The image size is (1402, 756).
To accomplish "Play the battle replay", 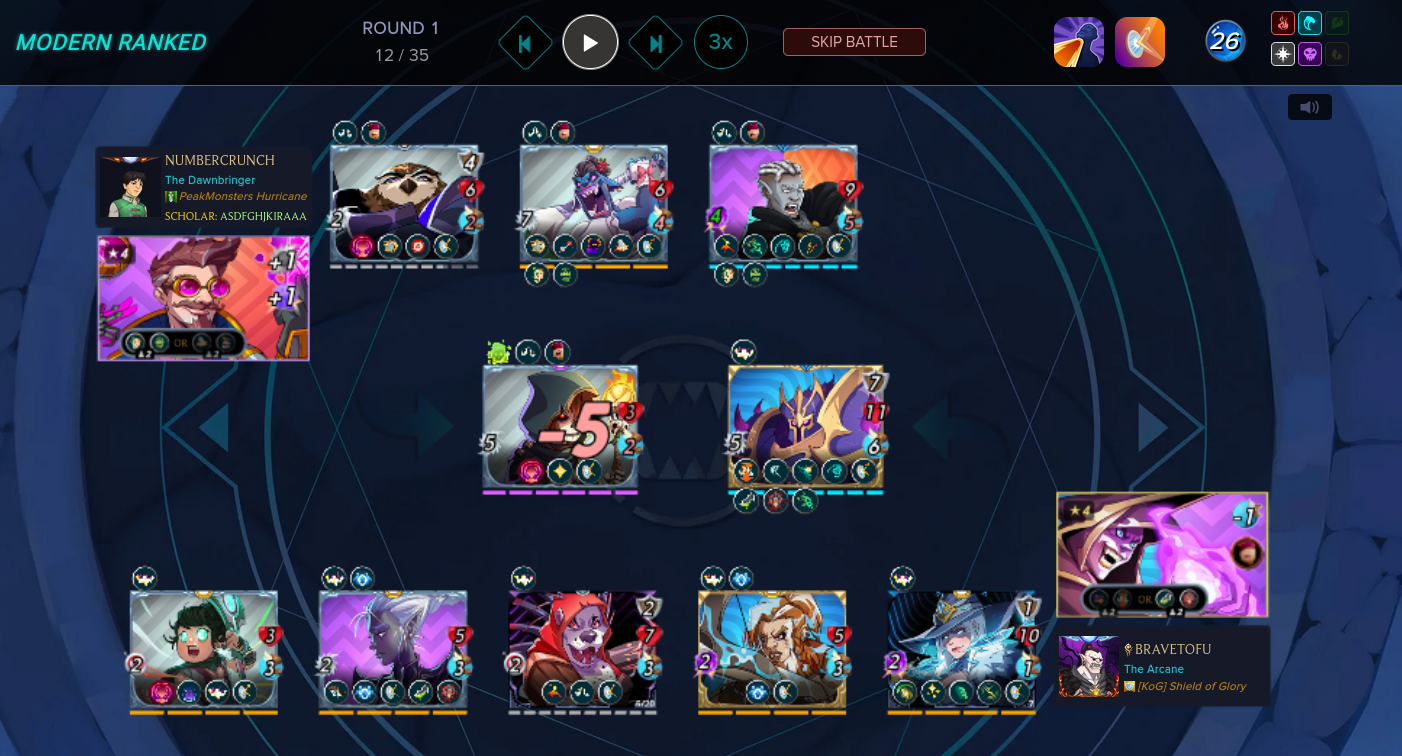I will 590,42.
